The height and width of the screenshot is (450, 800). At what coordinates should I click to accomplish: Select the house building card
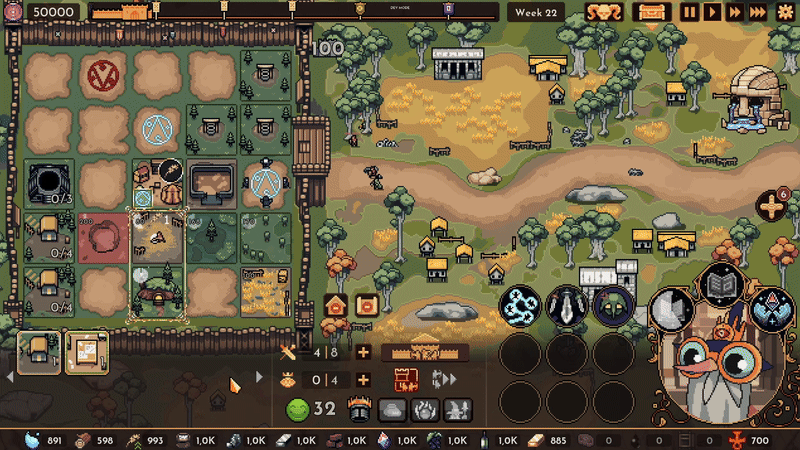39,352
